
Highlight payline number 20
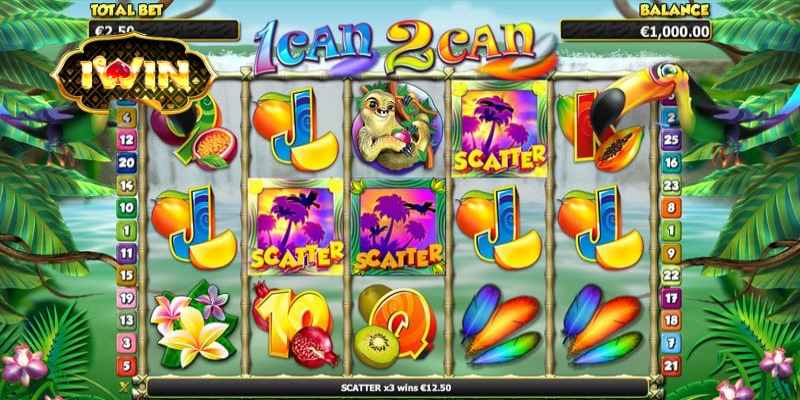[x=127, y=162]
